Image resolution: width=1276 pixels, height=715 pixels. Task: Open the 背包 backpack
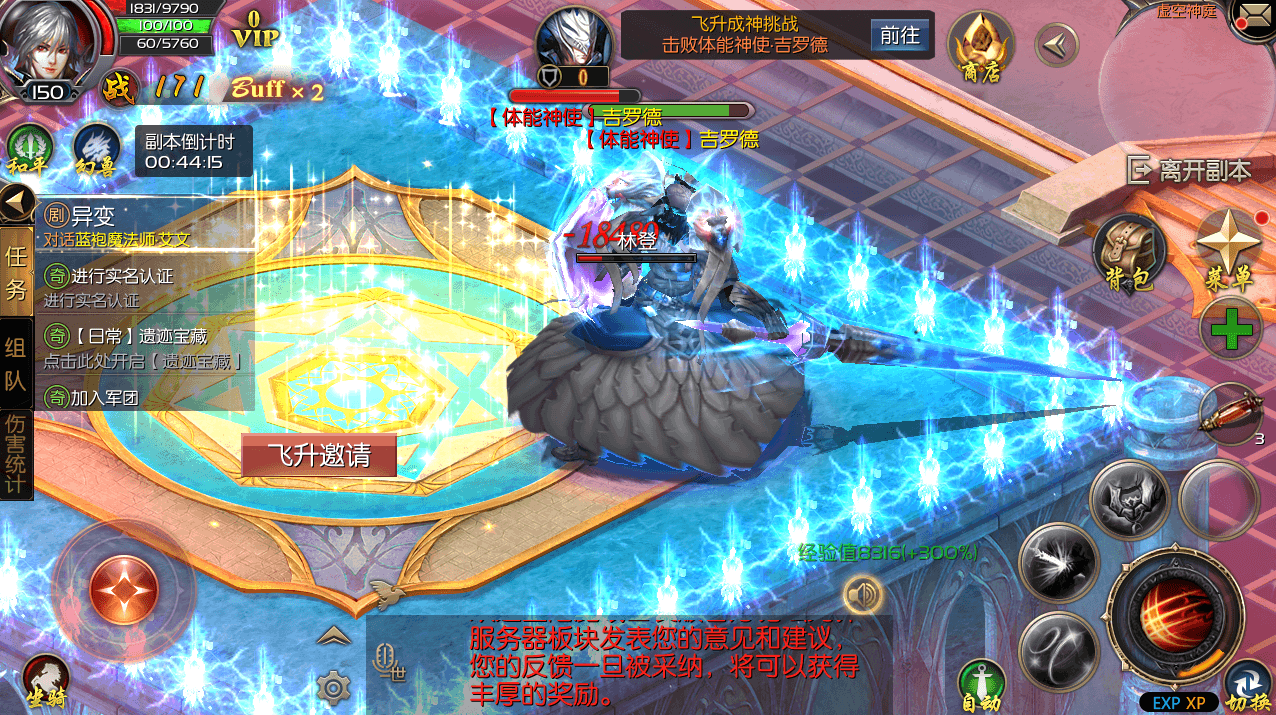(x=1129, y=250)
